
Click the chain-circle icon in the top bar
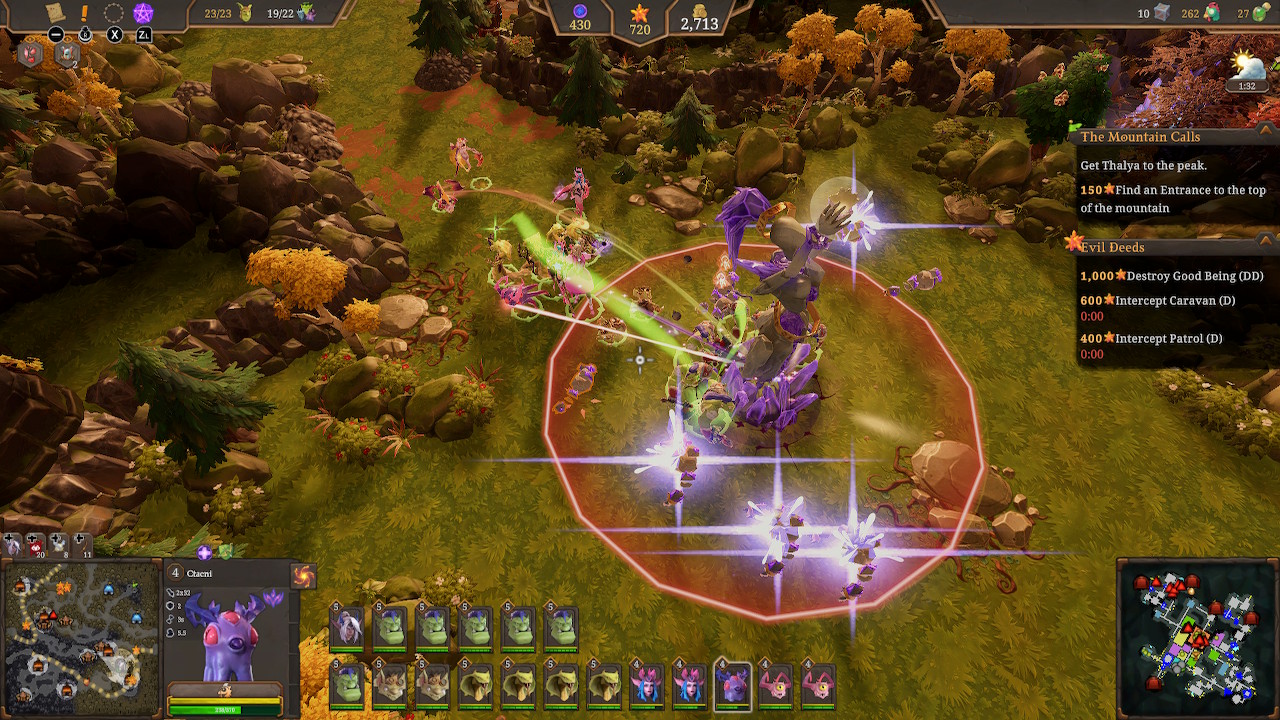click(113, 13)
